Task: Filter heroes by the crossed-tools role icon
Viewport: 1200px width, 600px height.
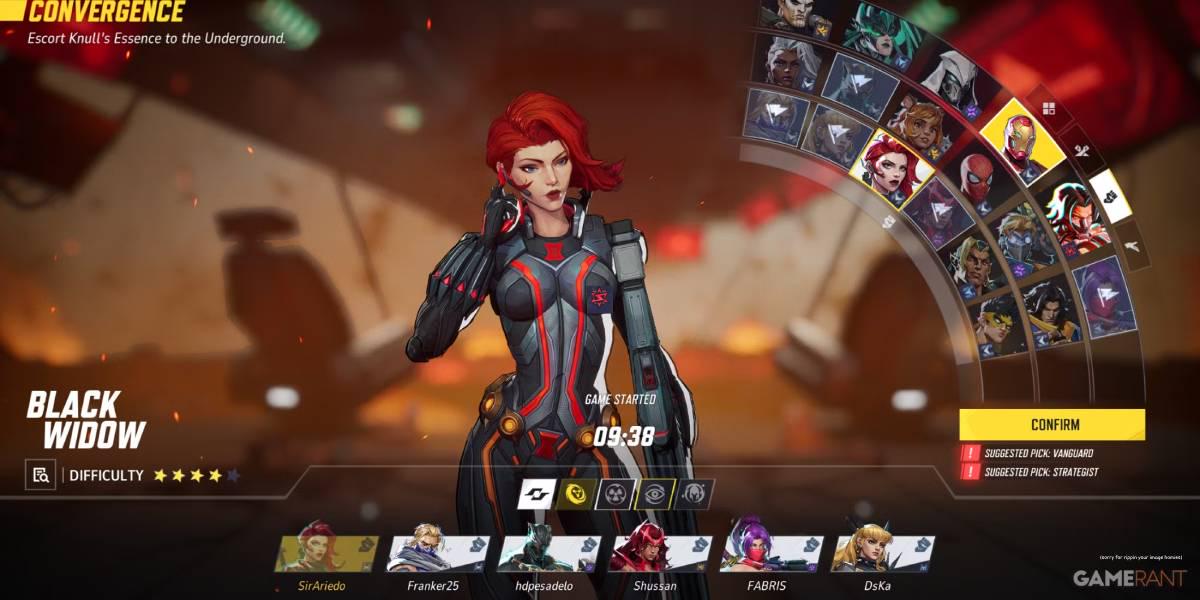Action: (1081, 150)
